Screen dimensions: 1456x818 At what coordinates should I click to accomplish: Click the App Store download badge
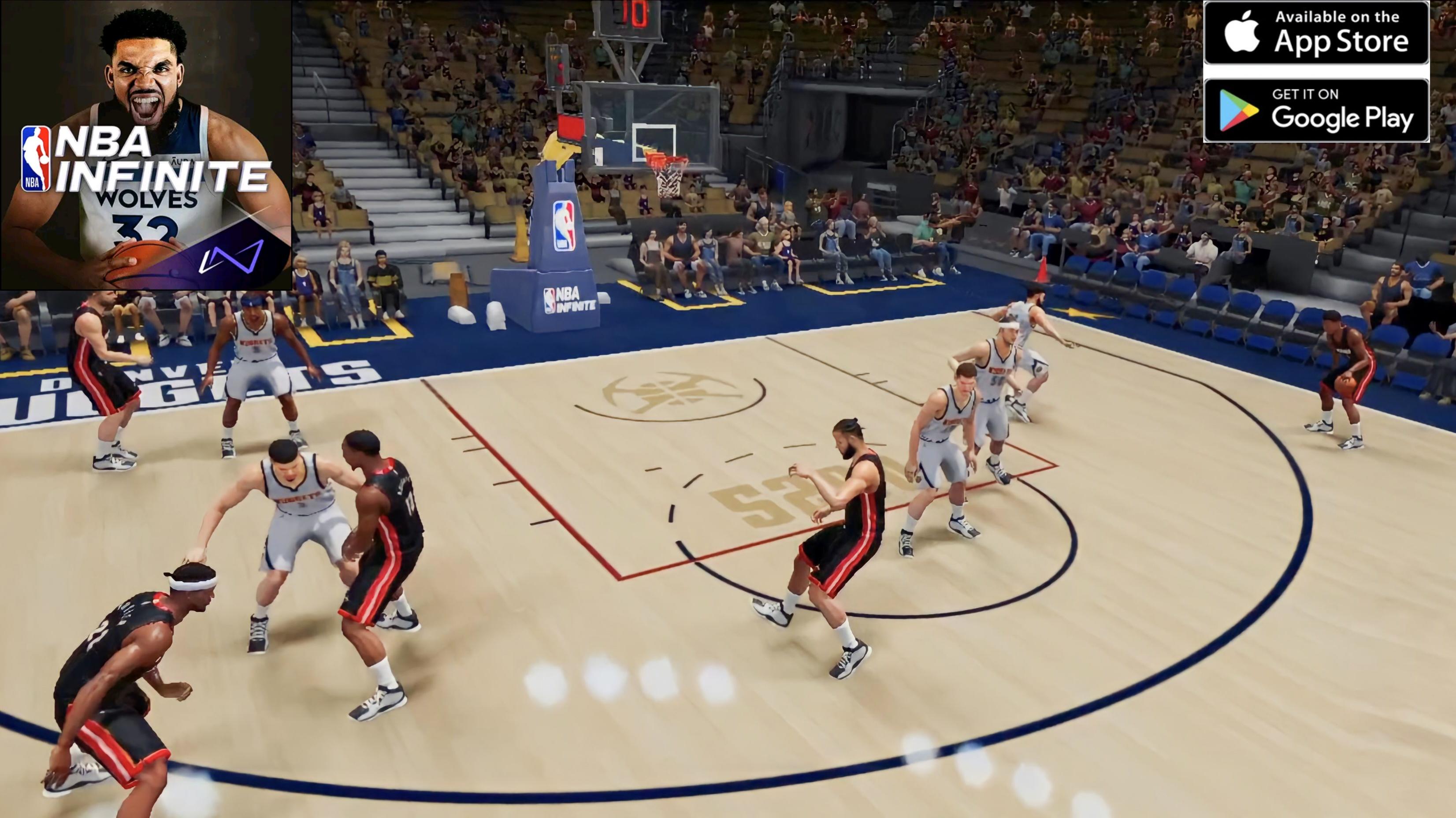tap(1316, 33)
